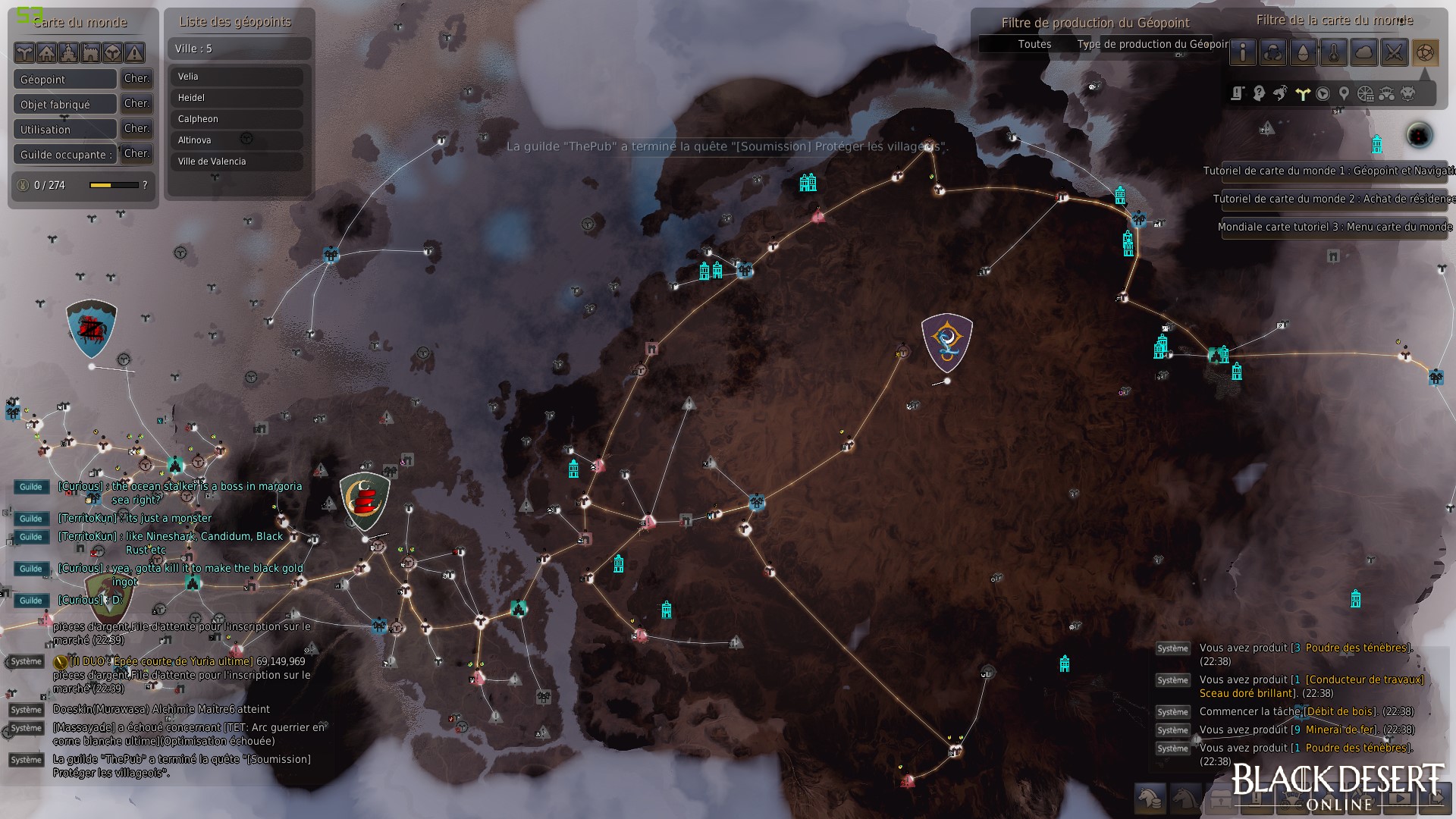Toggle the thermometer temperature map filter

pos(1333,52)
